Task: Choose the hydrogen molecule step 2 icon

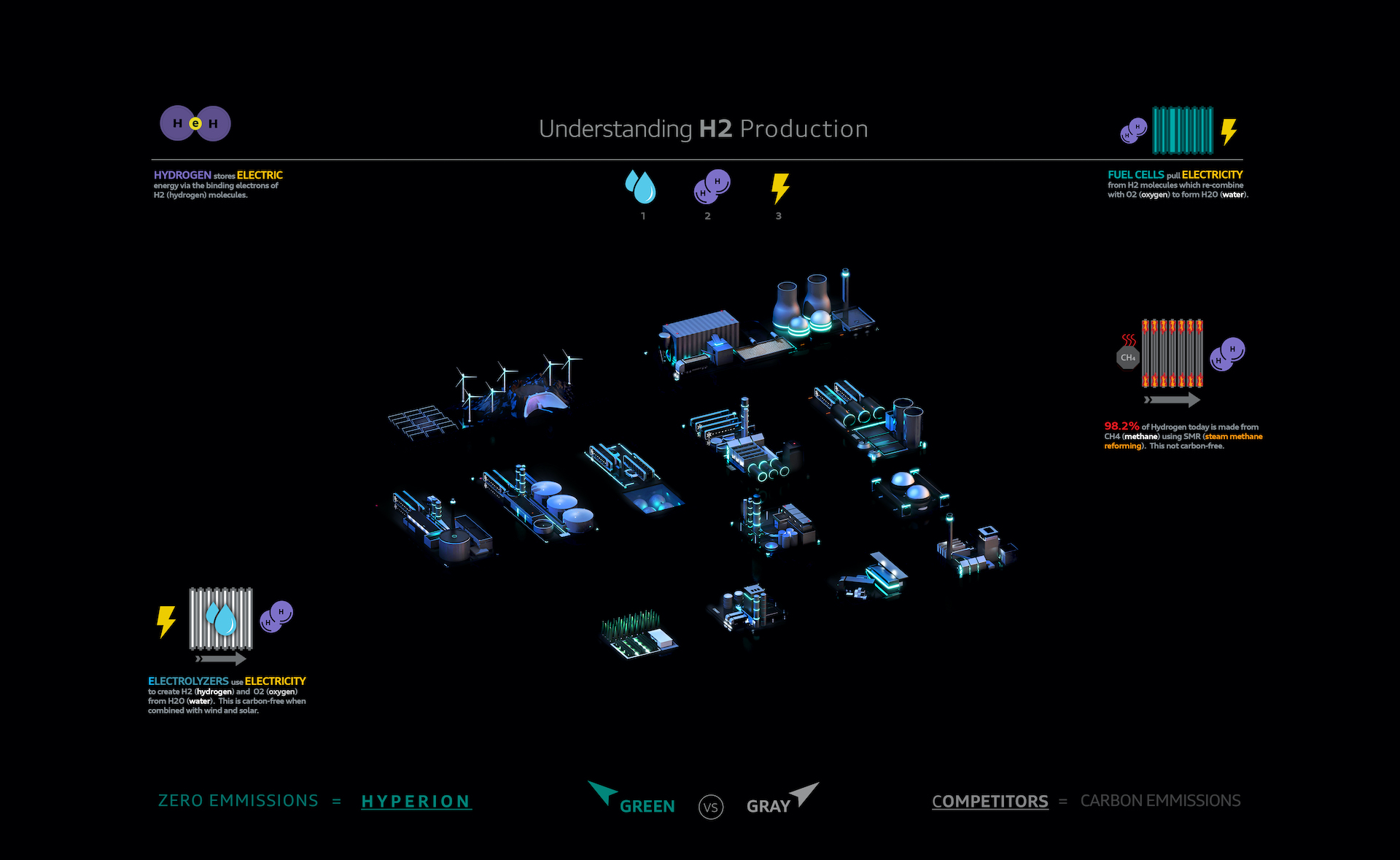Action: pos(712,187)
